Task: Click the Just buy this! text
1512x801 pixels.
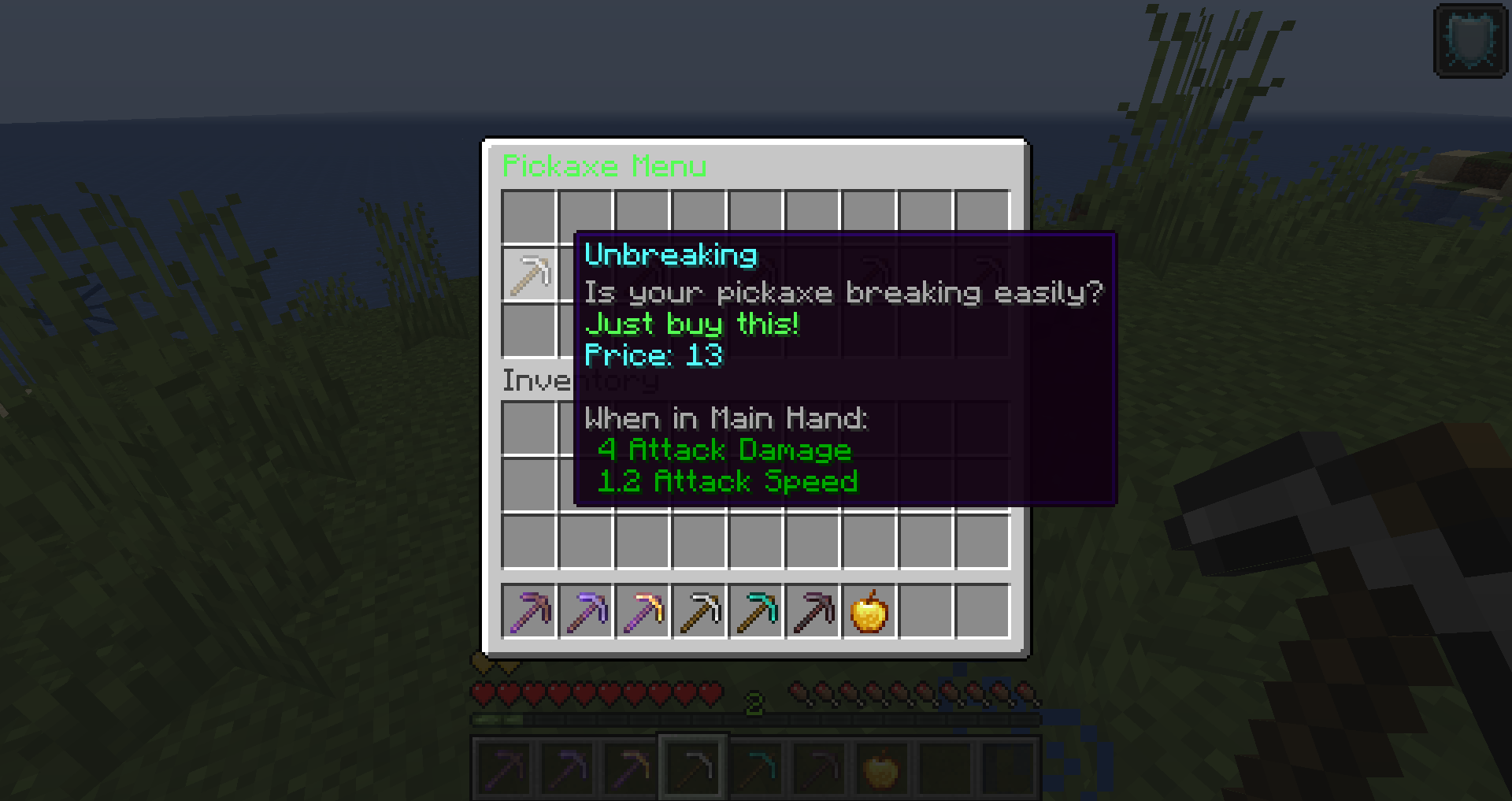Action: (x=693, y=324)
